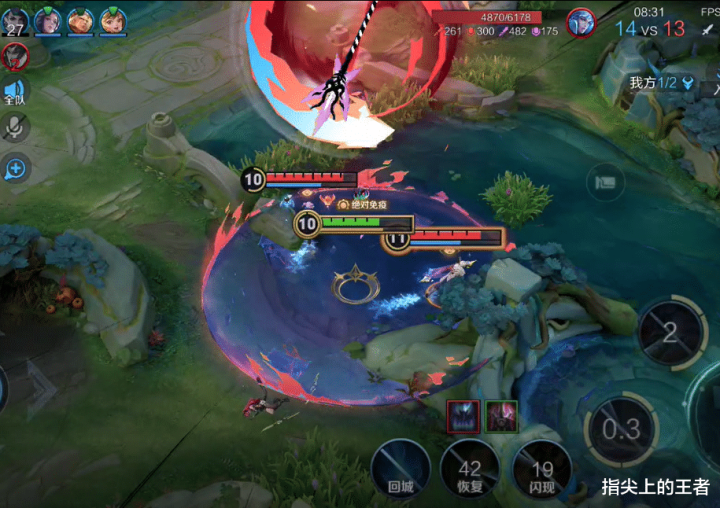This screenshot has width=720, height=508.
Task: Tap the 回城 recall button
Action: tap(400, 468)
